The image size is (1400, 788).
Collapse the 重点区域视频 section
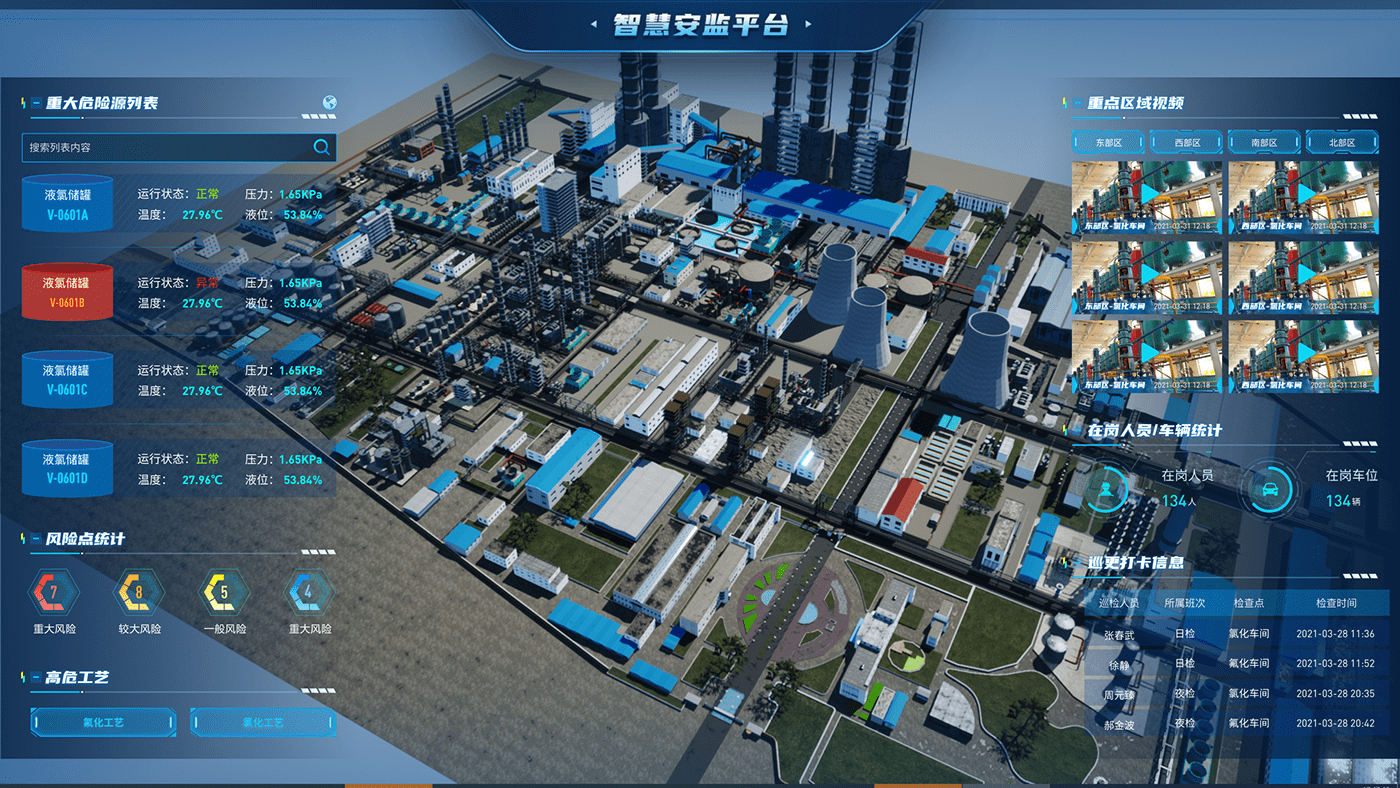1080,102
